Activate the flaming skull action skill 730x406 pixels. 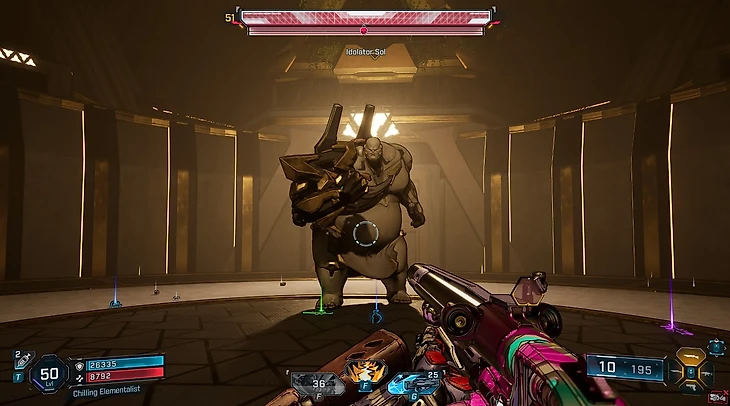click(x=360, y=374)
